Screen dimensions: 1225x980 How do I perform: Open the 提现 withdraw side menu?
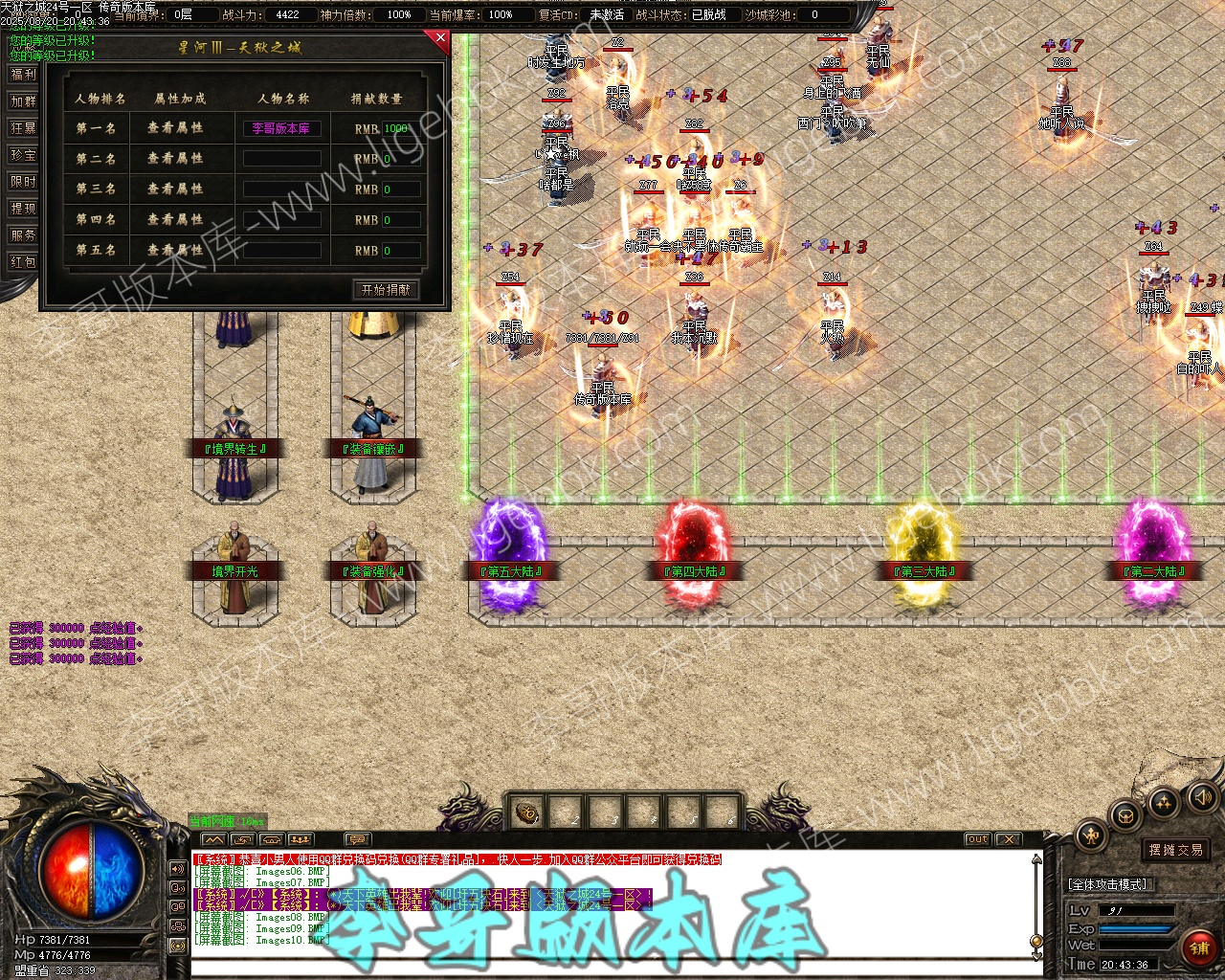22,209
